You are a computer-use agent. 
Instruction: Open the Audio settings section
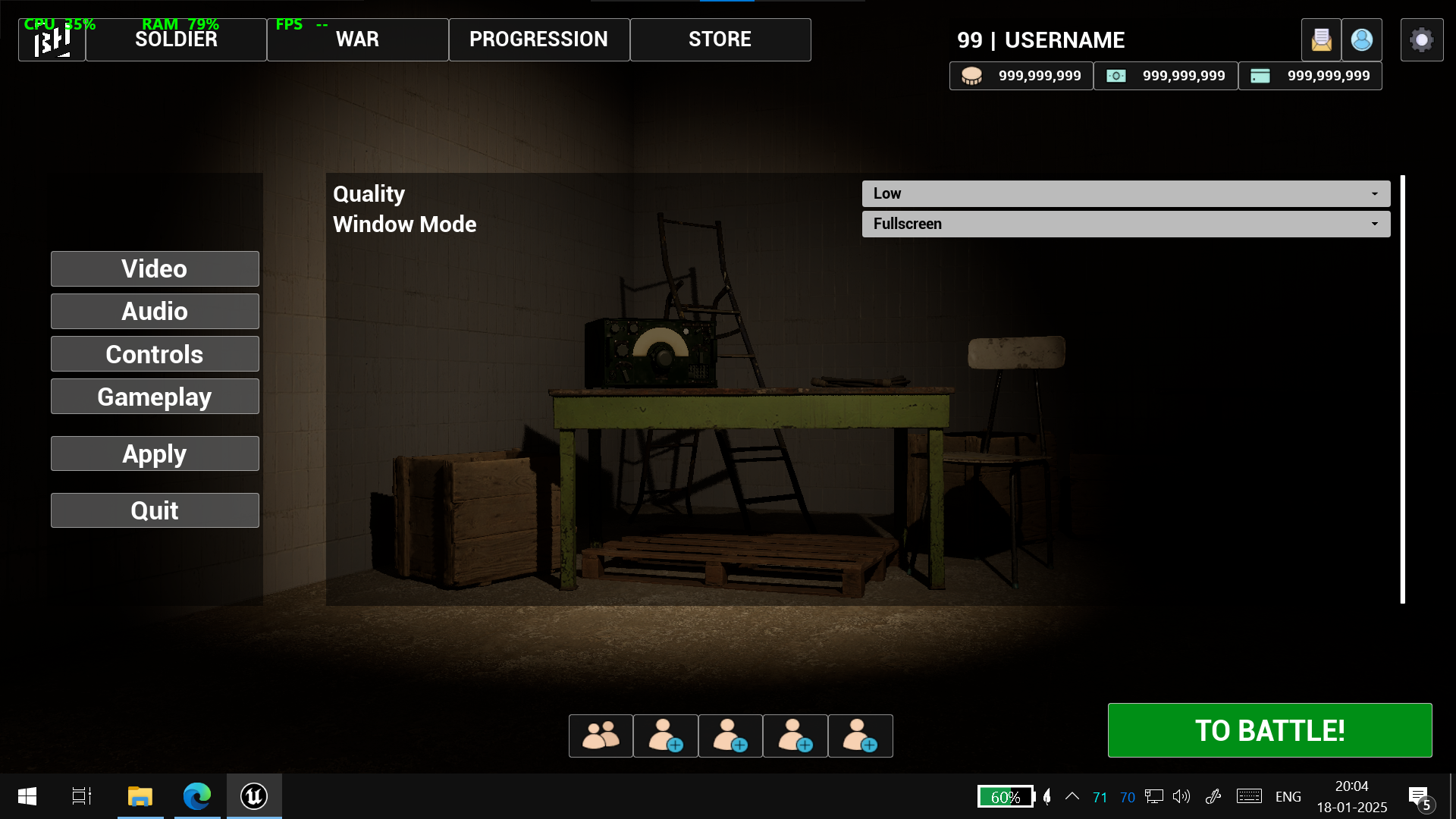(x=155, y=311)
